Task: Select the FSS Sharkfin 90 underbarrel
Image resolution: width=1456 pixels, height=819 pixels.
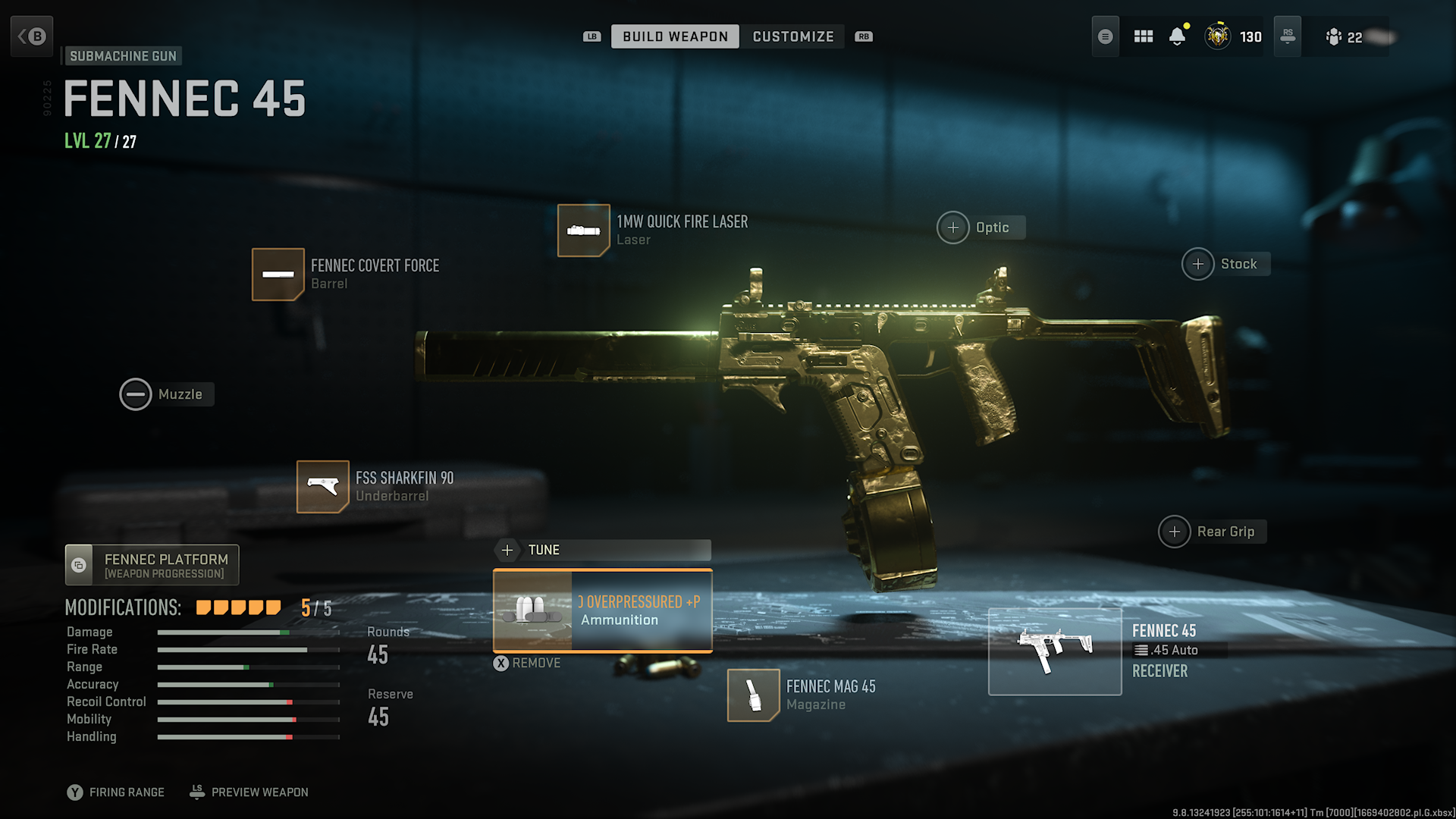Action: (x=322, y=486)
